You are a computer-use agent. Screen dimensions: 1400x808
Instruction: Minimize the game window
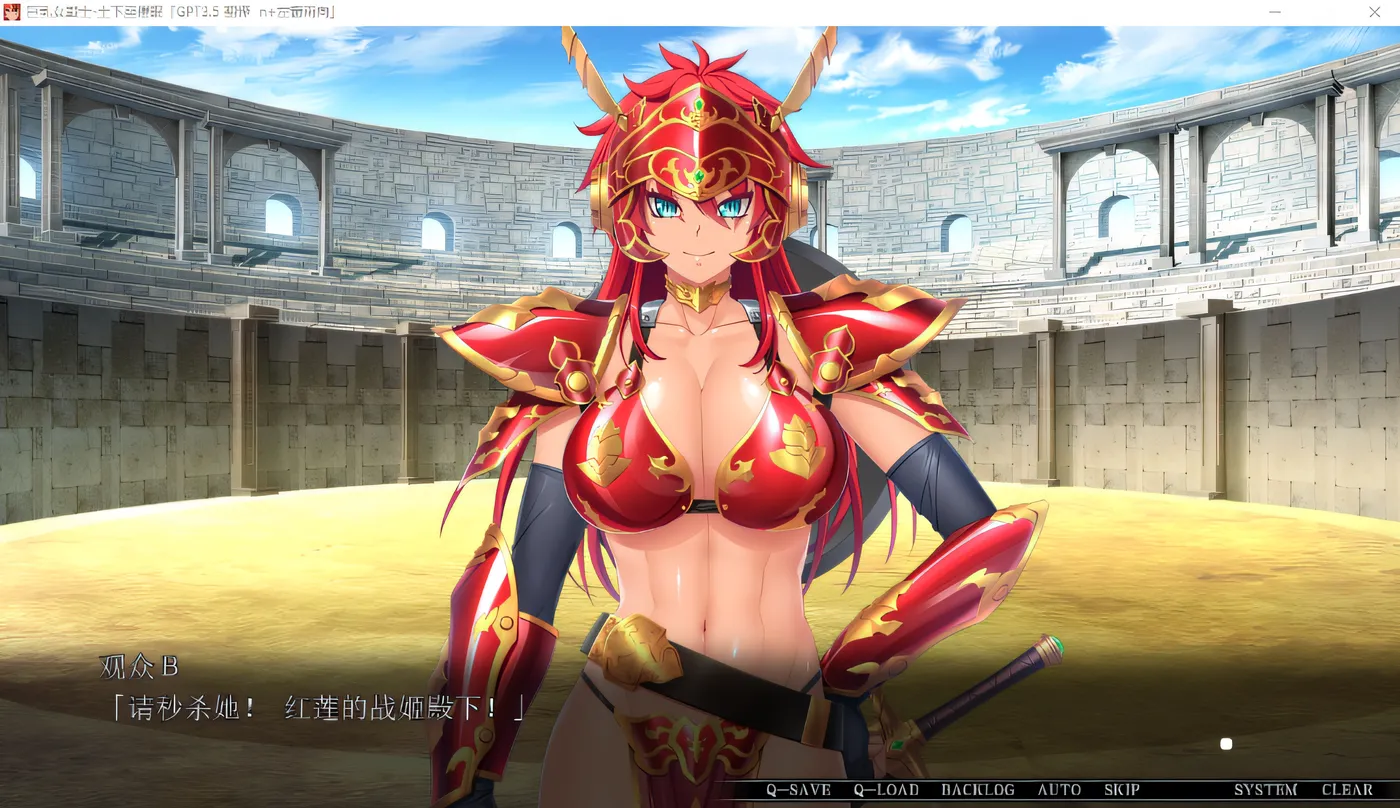(x=1274, y=12)
